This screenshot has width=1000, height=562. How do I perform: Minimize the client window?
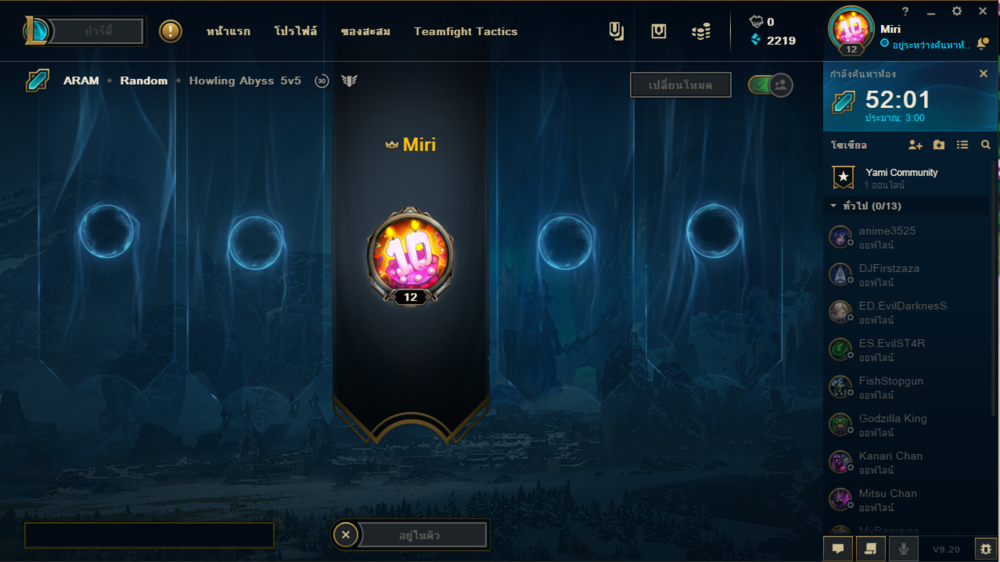(x=930, y=11)
